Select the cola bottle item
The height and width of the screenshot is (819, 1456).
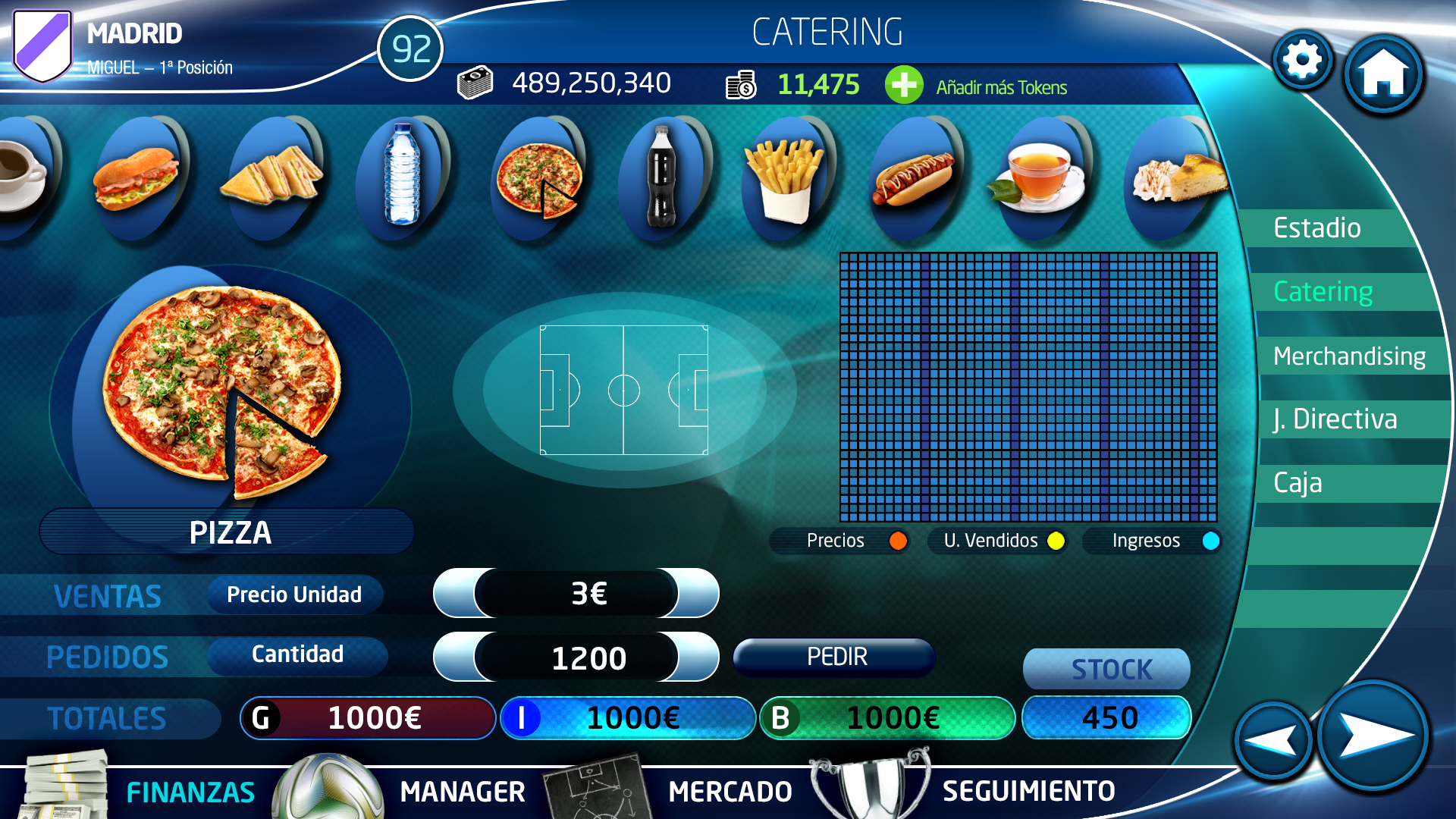point(661,177)
